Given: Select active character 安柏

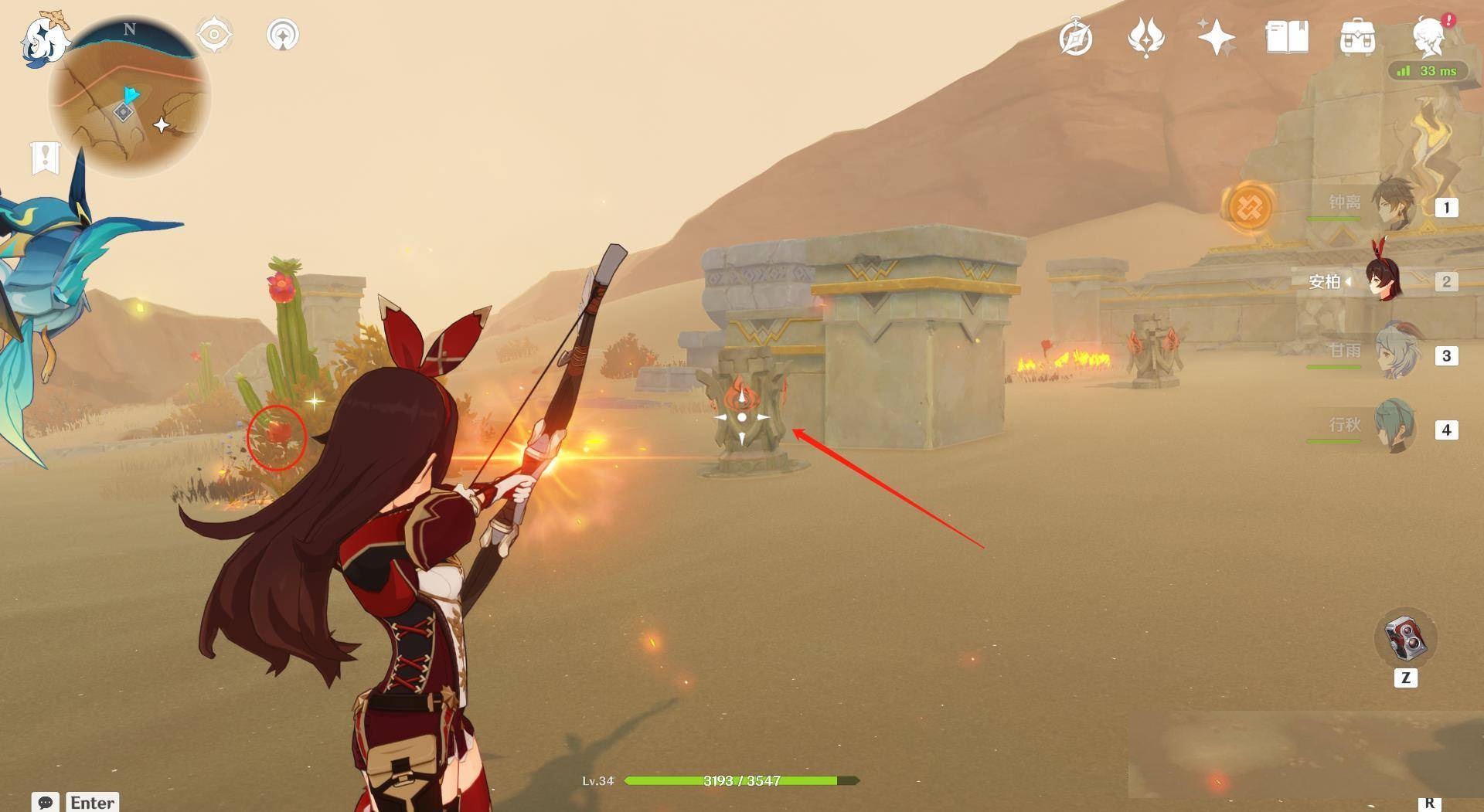Looking at the screenshot, I should (x=1384, y=280).
